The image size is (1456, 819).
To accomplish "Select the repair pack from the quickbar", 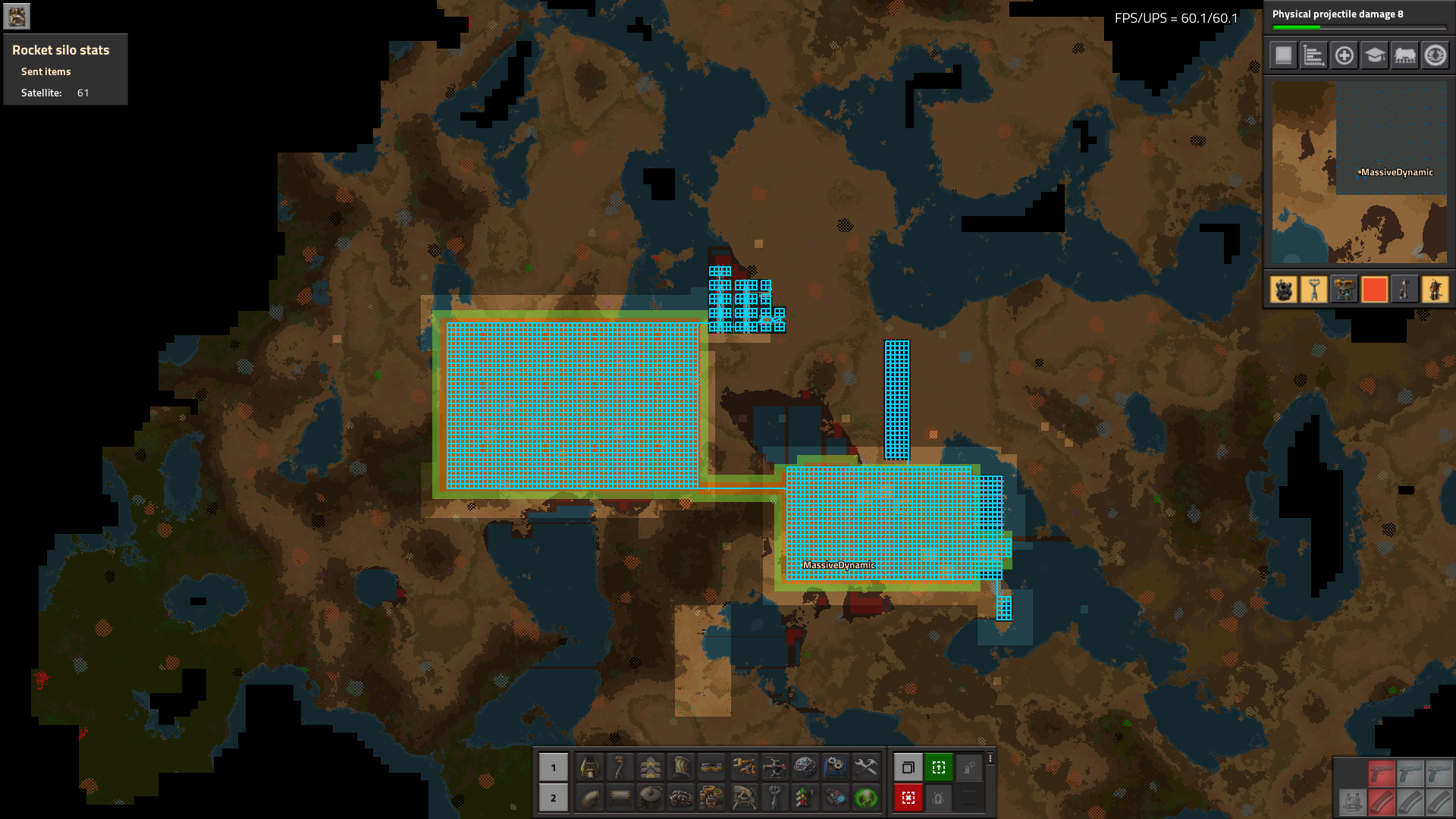I will pos(865,767).
